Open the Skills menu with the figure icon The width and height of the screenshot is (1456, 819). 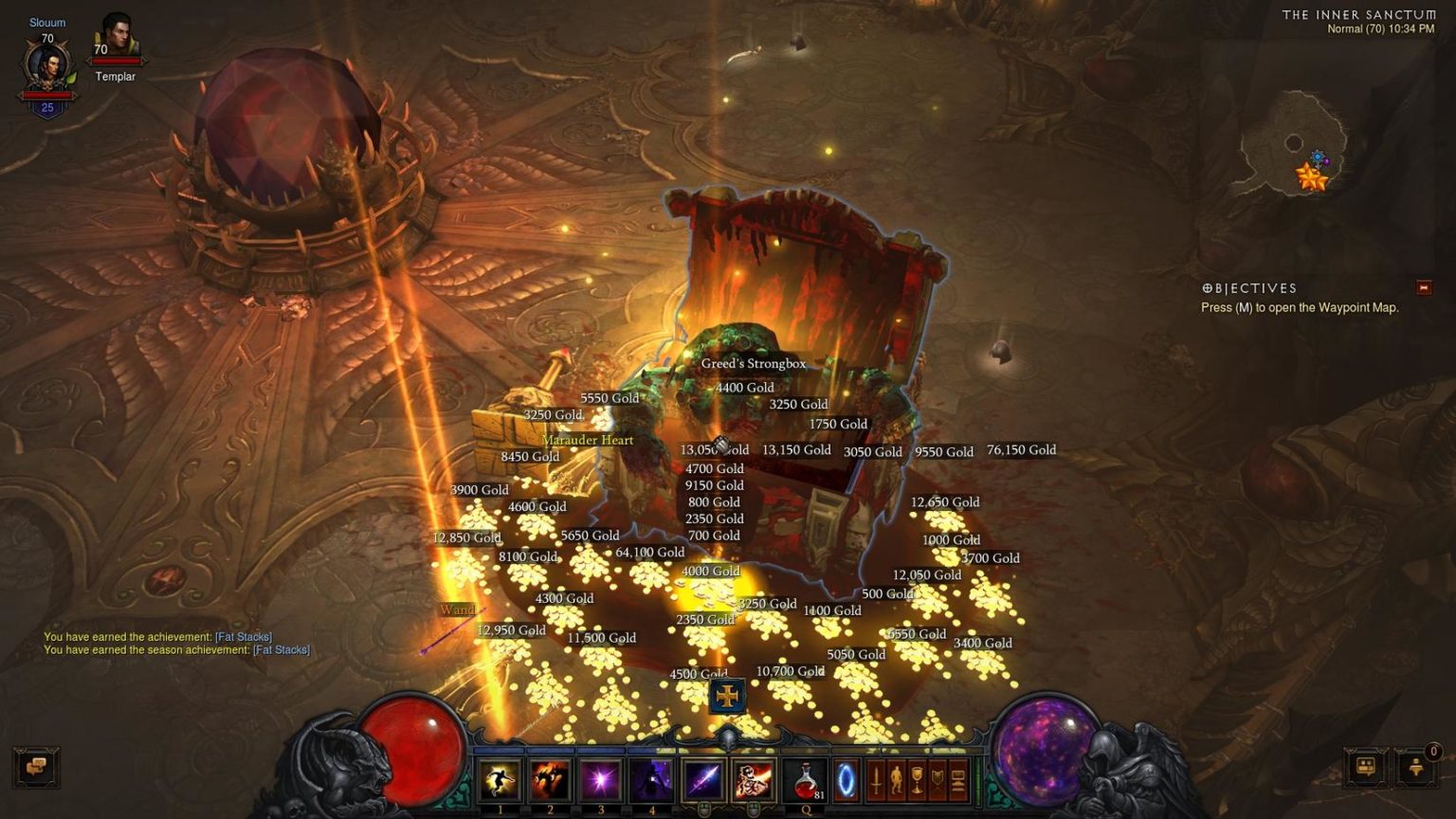[897, 781]
